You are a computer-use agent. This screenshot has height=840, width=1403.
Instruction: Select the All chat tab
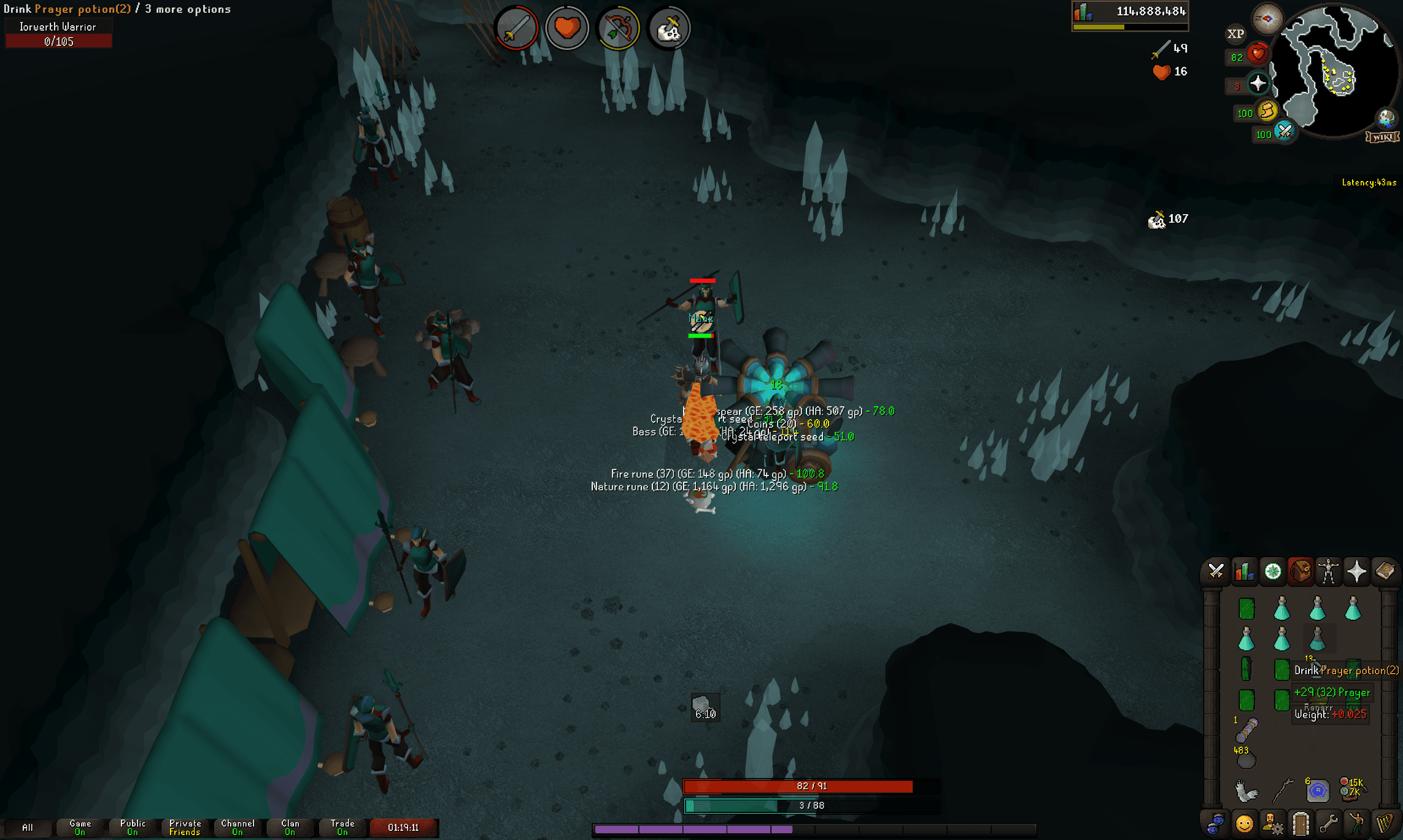pyautogui.click(x=29, y=827)
